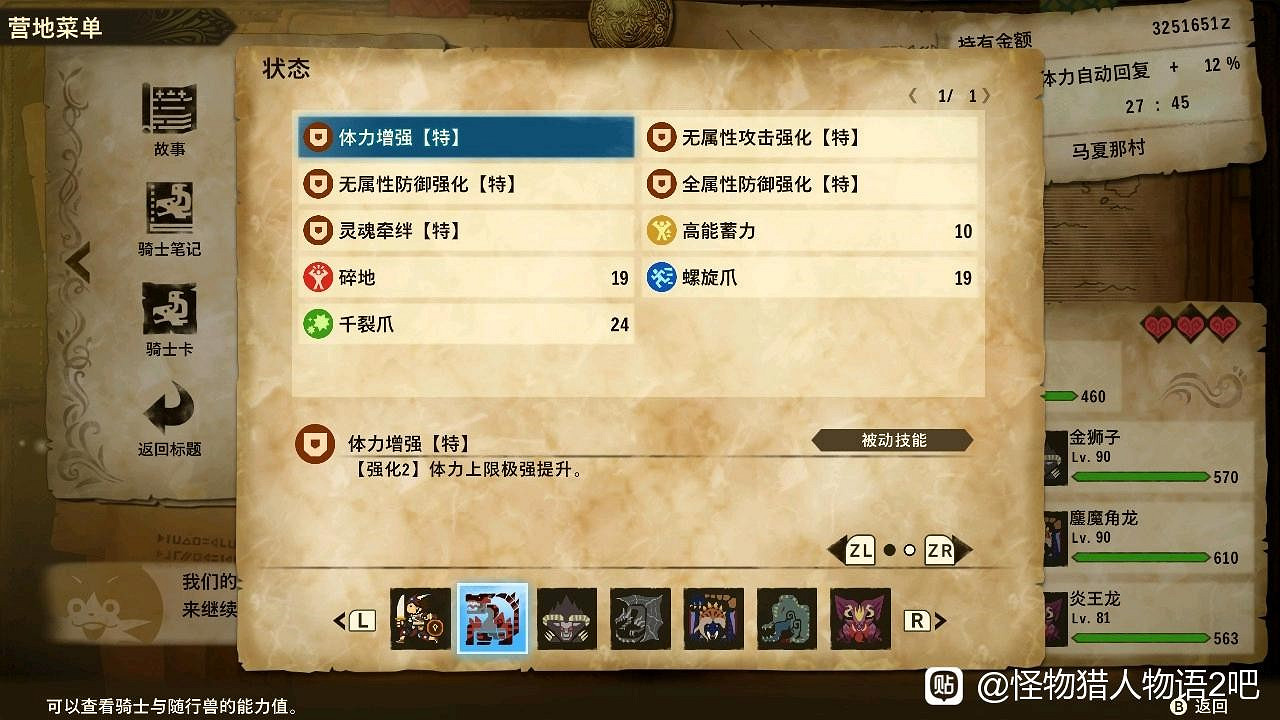1280x720 pixels.
Task: Switch to the knight character tab
Action: (x=420, y=618)
